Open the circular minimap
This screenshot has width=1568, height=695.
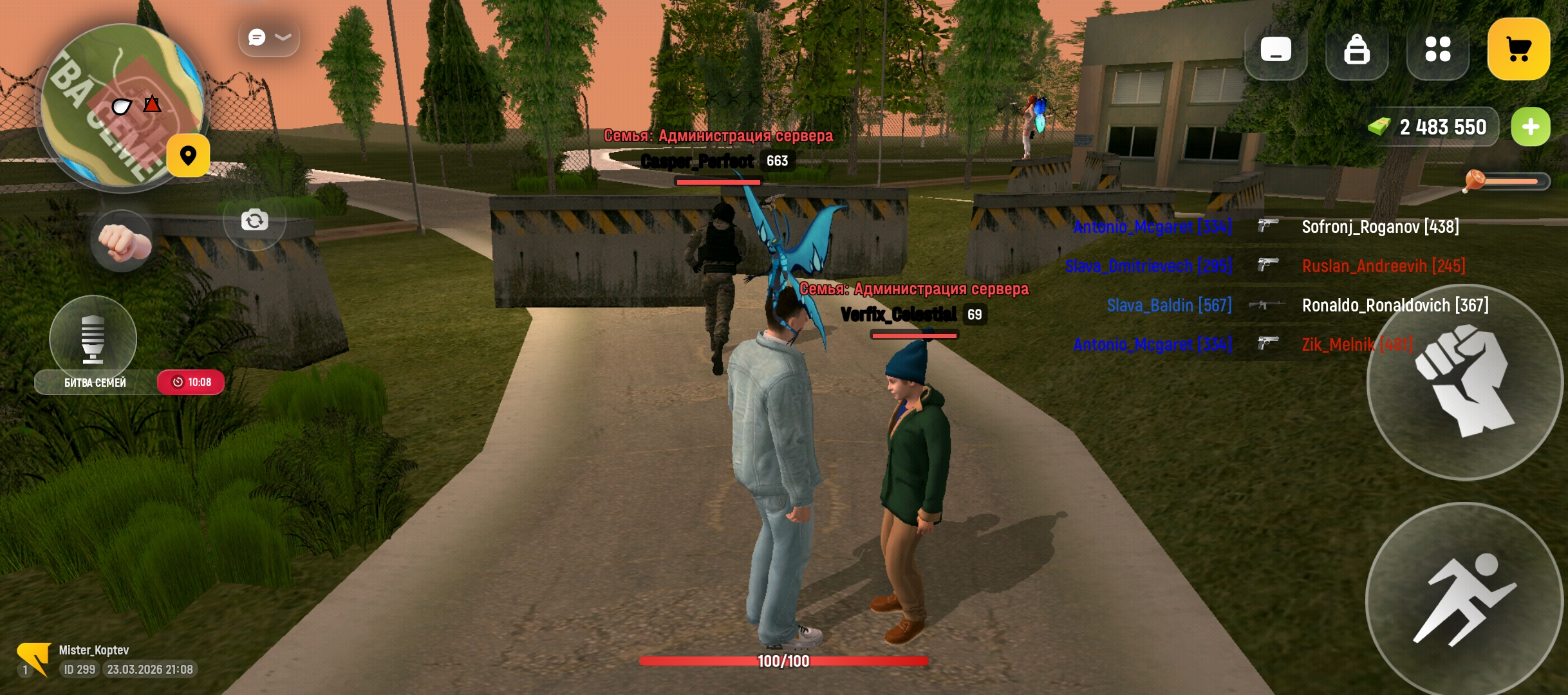click(x=116, y=106)
